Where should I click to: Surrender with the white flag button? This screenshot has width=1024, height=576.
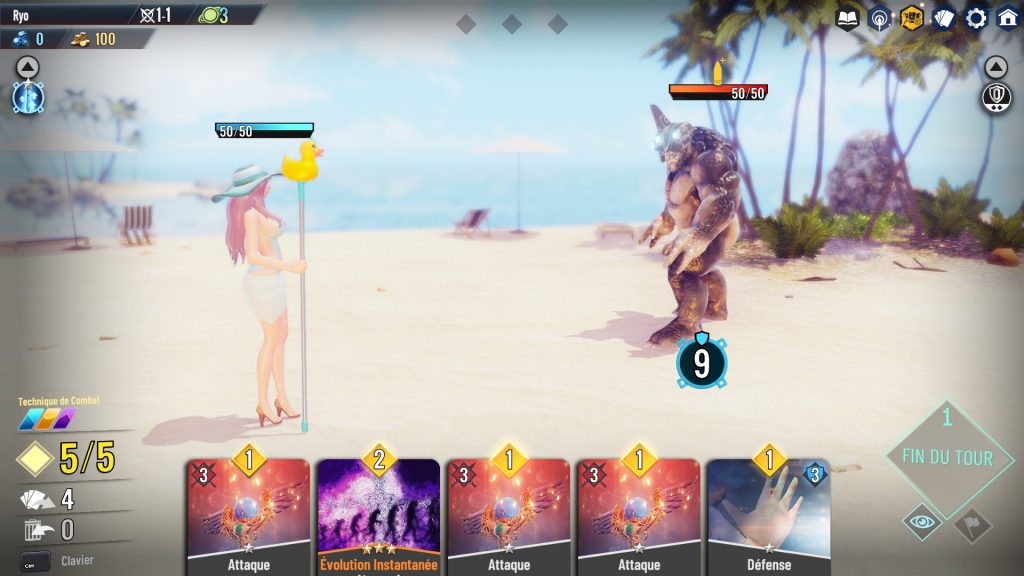pyautogui.click(x=972, y=524)
